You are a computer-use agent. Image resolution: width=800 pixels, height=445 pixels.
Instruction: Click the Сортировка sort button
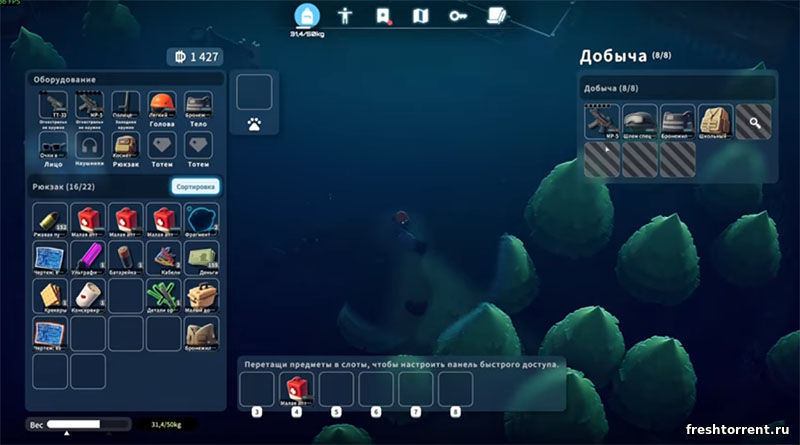coord(195,186)
